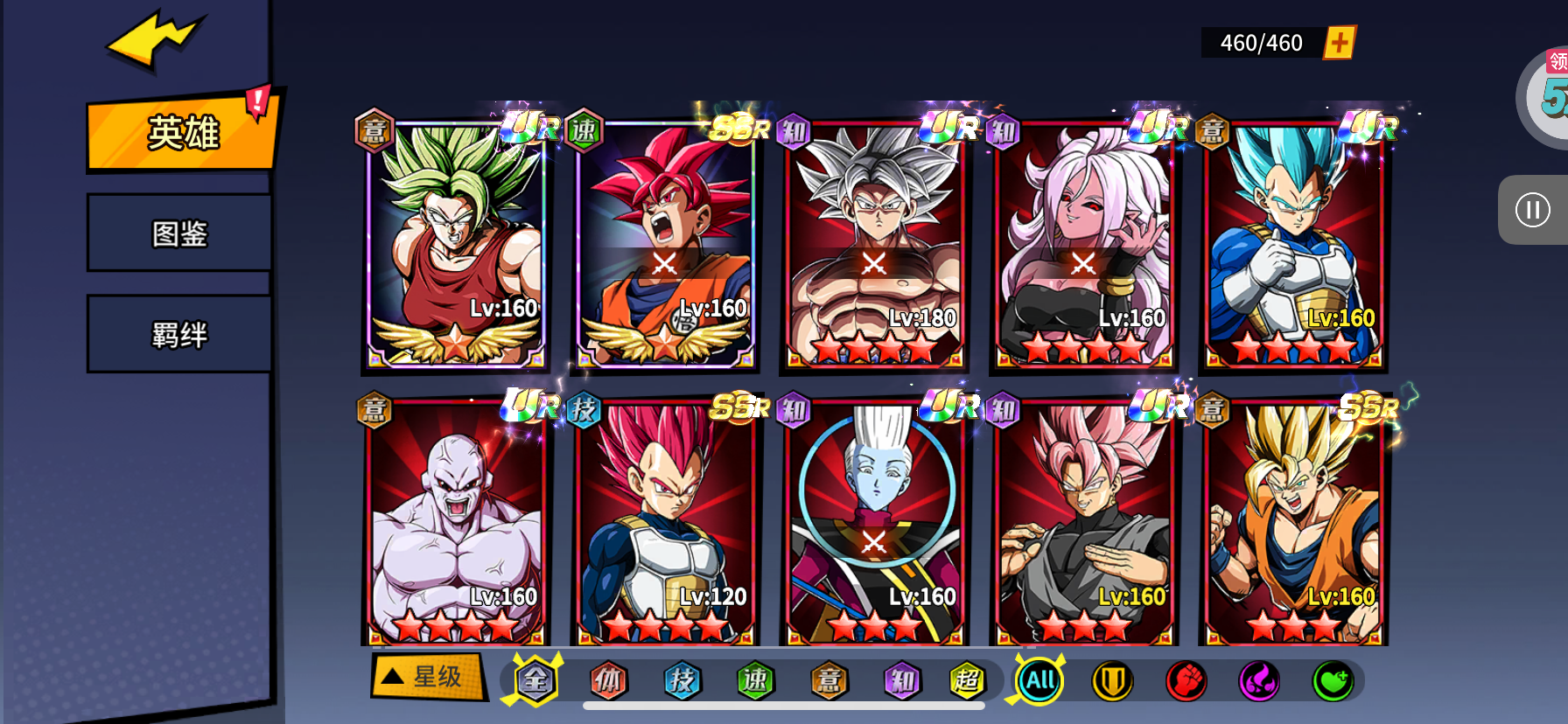
Task: Select the Jiren hero card
Action: pyautogui.click(x=455, y=523)
